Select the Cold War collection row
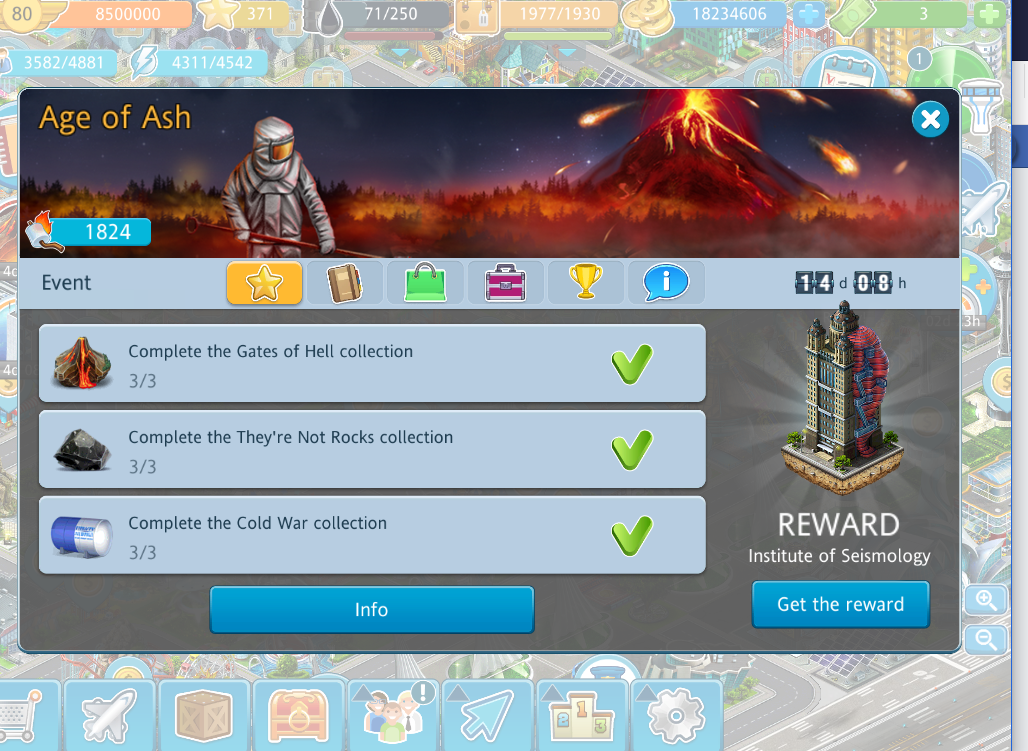The image size is (1028, 751). 372,536
